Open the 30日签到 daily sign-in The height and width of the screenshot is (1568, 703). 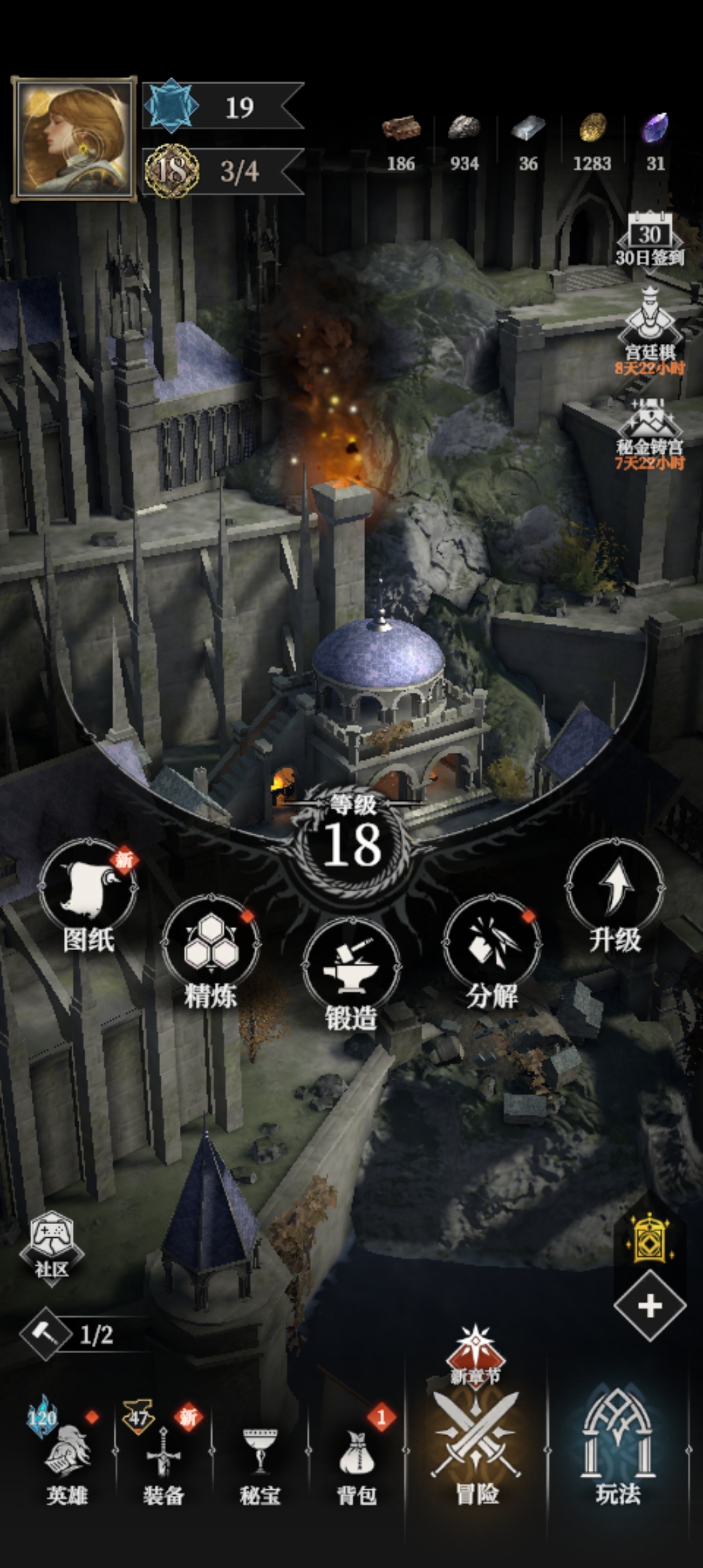pyautogui.click(x=649, y=240)
